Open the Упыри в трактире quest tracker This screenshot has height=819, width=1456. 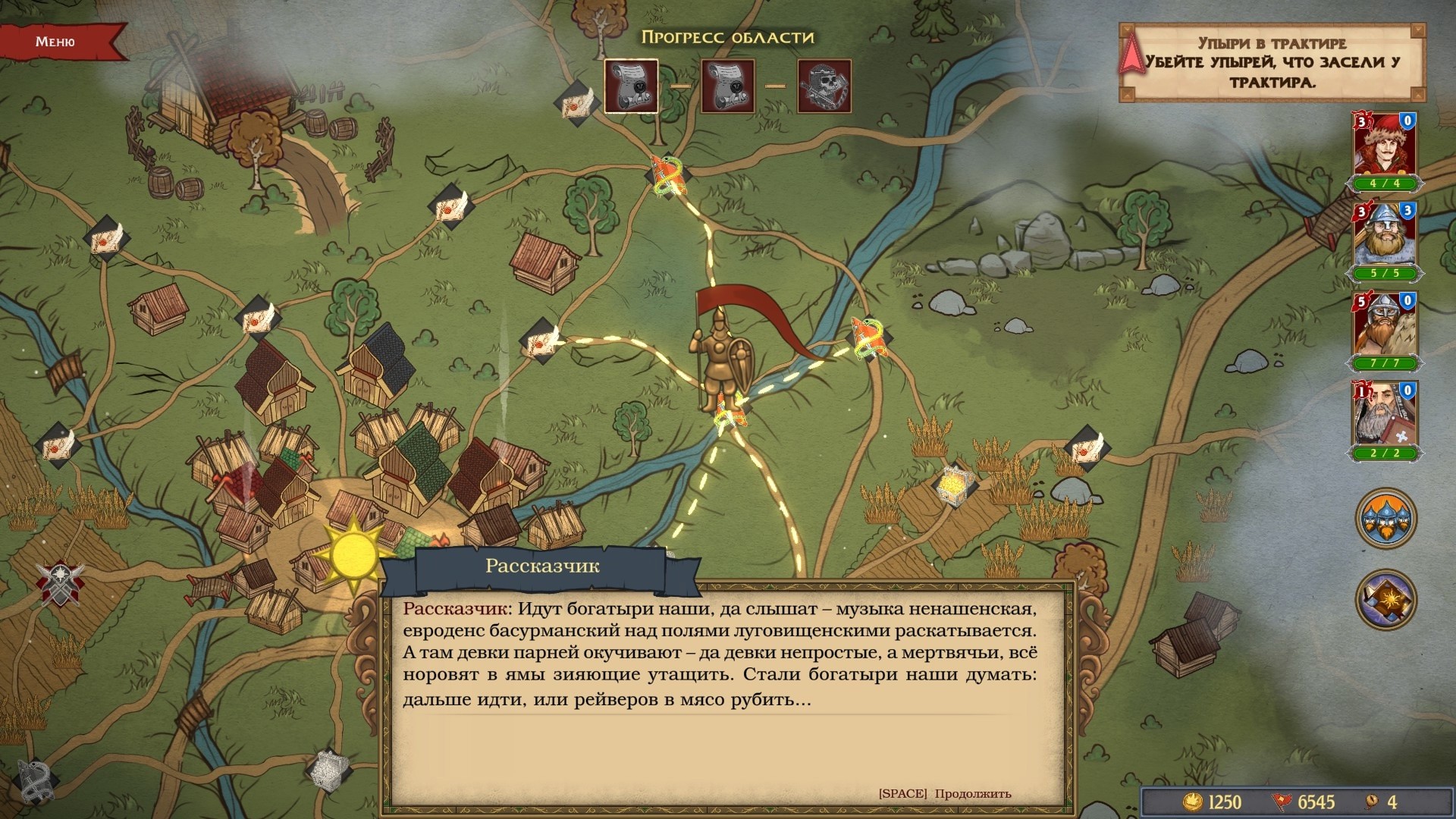point(1272,62)
